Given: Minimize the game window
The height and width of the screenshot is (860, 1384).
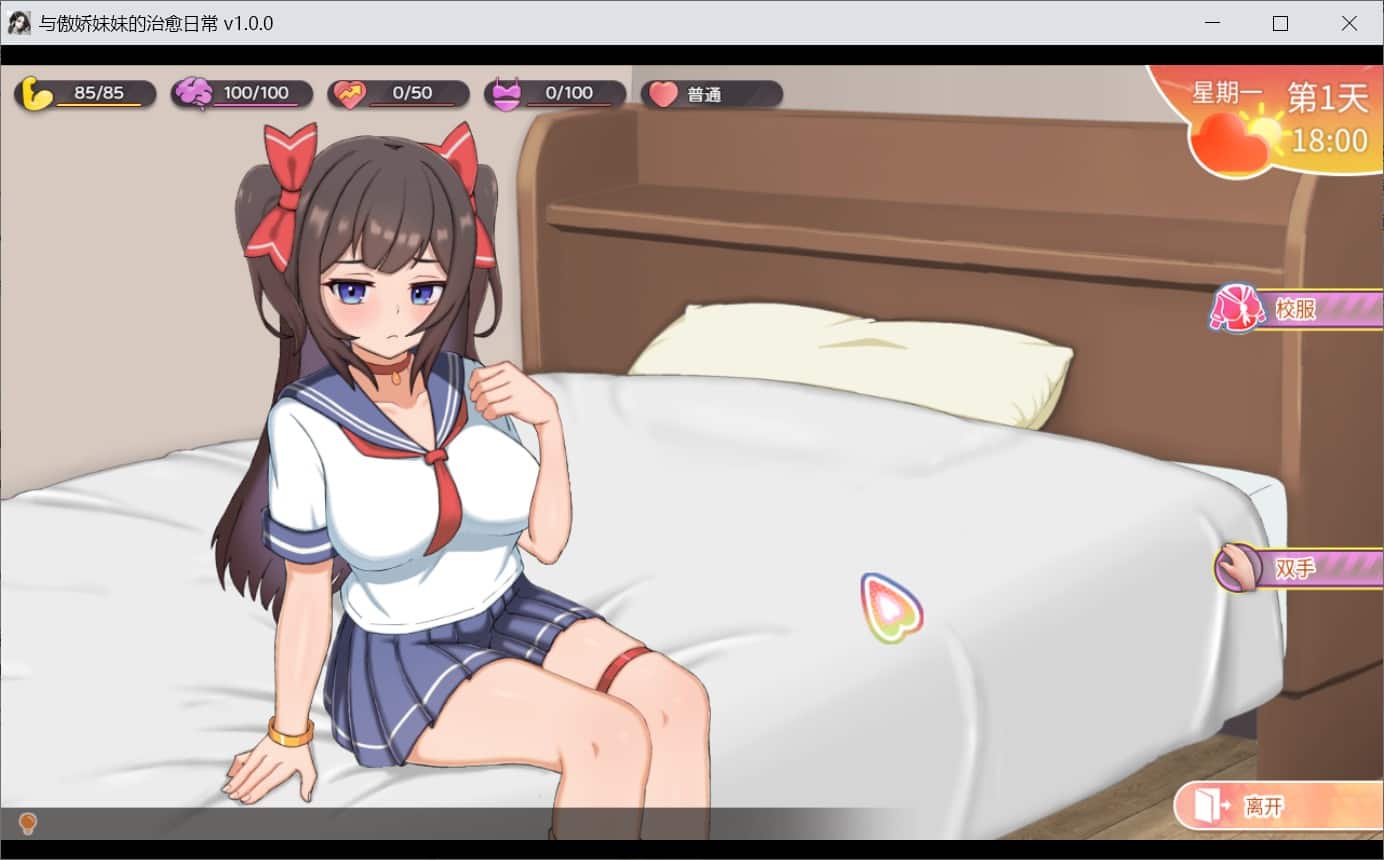Looking at the screenshot, I should click(x=1211, y=23).
